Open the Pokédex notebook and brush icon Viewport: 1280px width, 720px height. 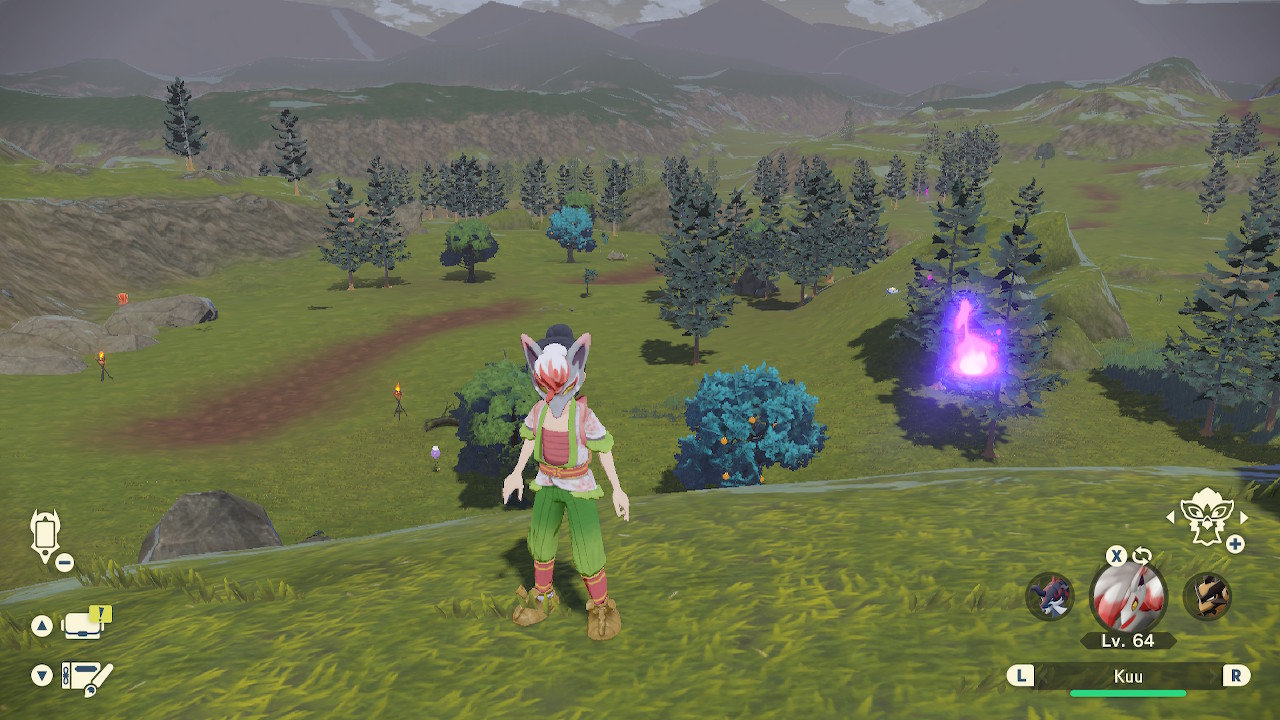coord(87,677)
